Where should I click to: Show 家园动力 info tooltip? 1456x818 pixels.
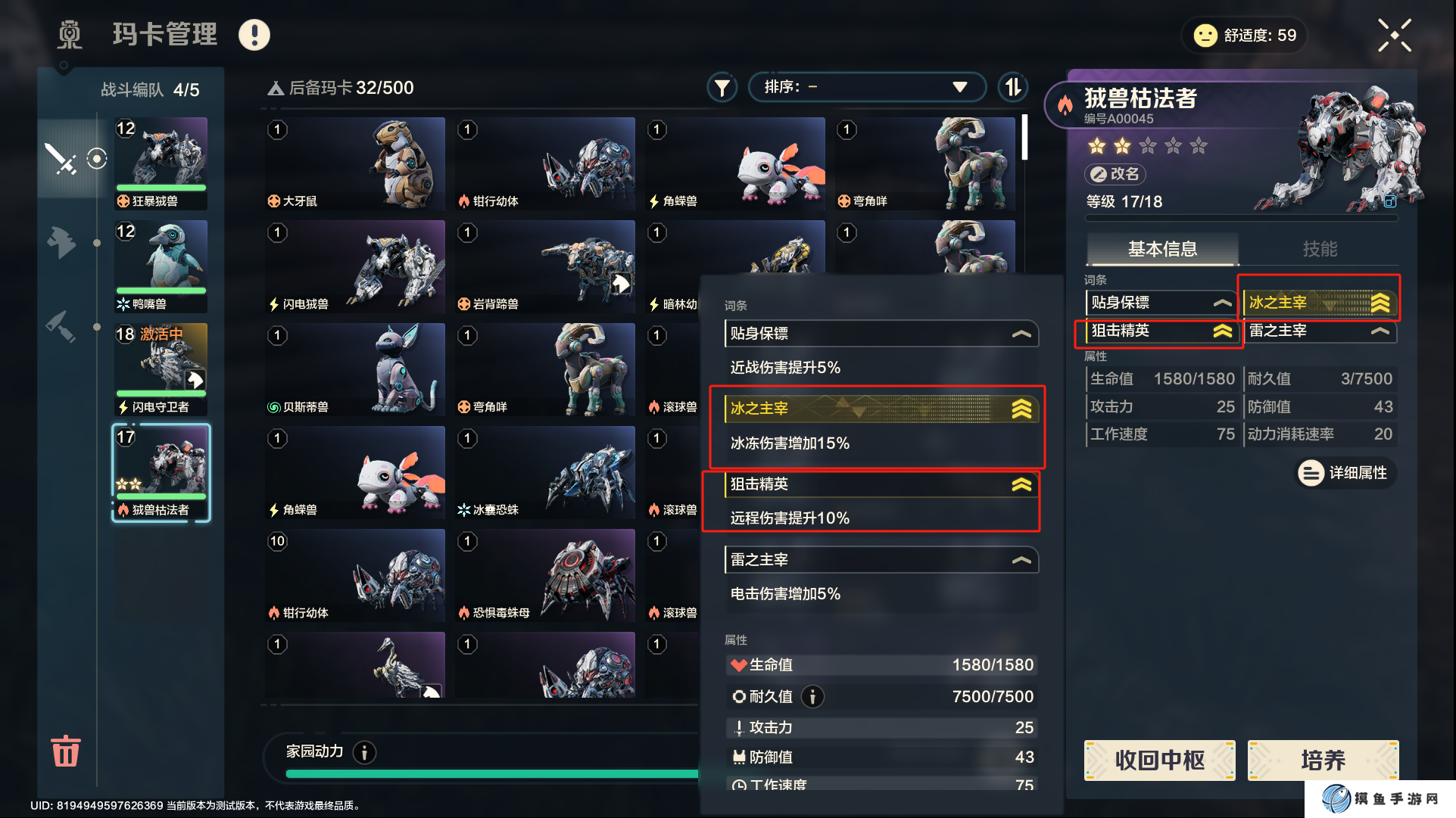coord(364,752)
